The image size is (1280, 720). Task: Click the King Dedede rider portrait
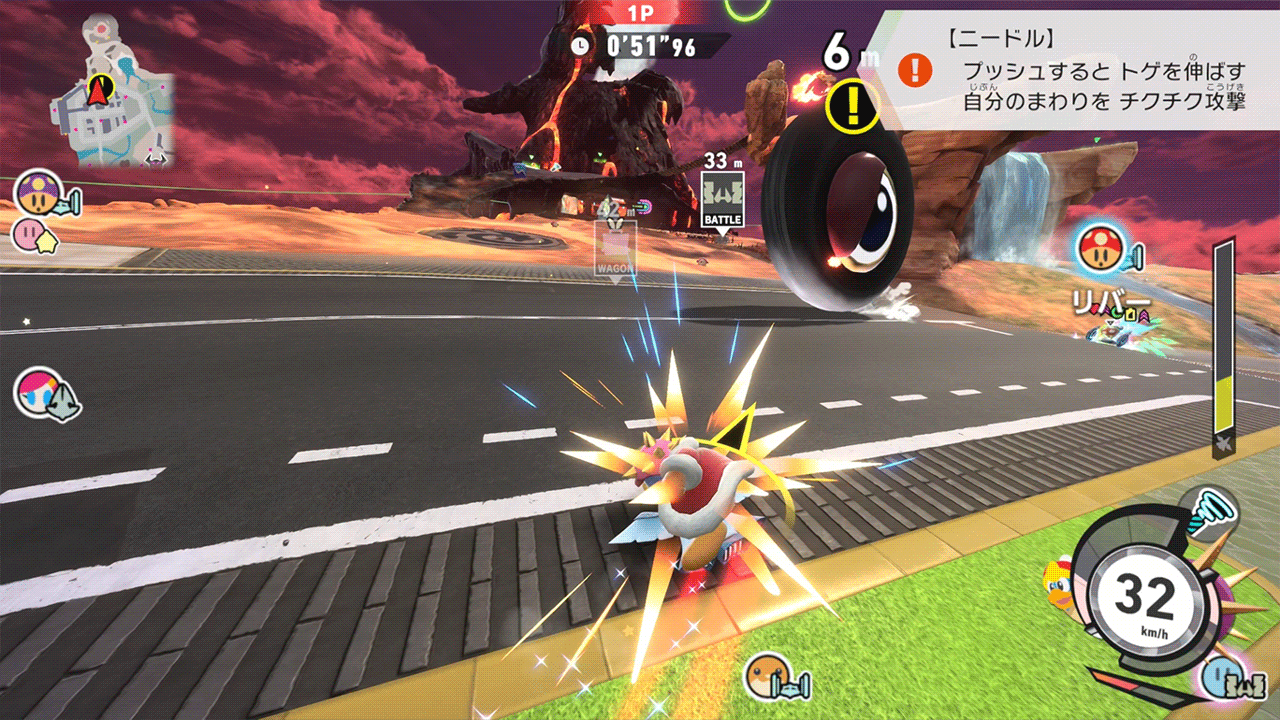click(x=1060, y=590)
